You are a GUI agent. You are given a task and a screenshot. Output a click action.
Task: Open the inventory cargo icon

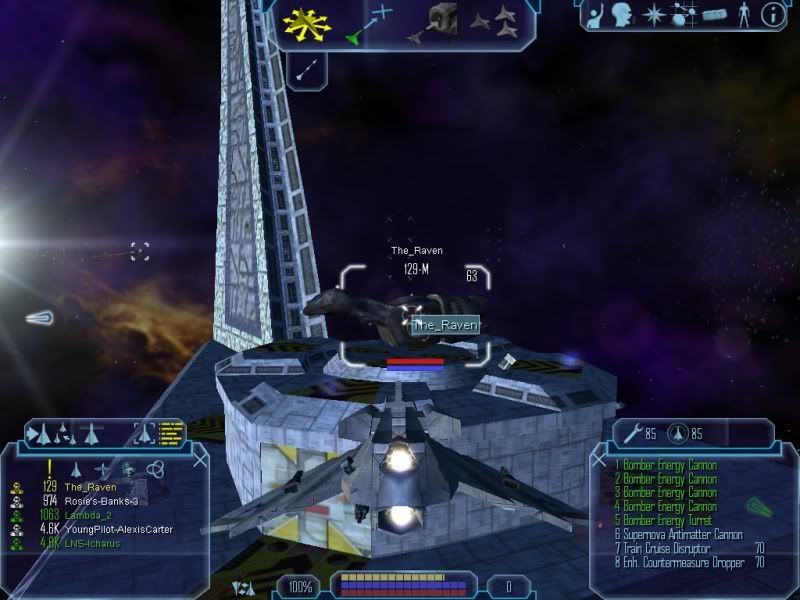(x=712, y=15)
